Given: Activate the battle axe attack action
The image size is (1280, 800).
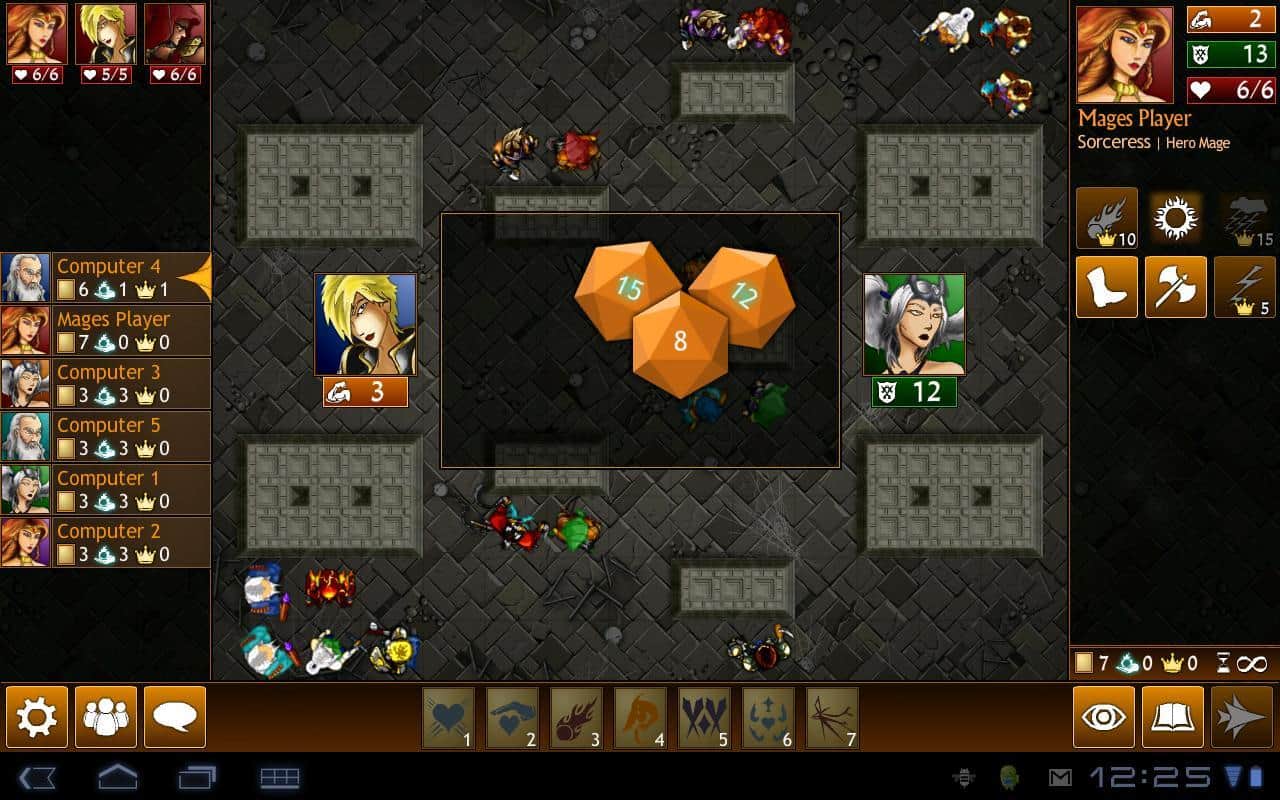Looking at the screenshot, I should [1175, 287].
